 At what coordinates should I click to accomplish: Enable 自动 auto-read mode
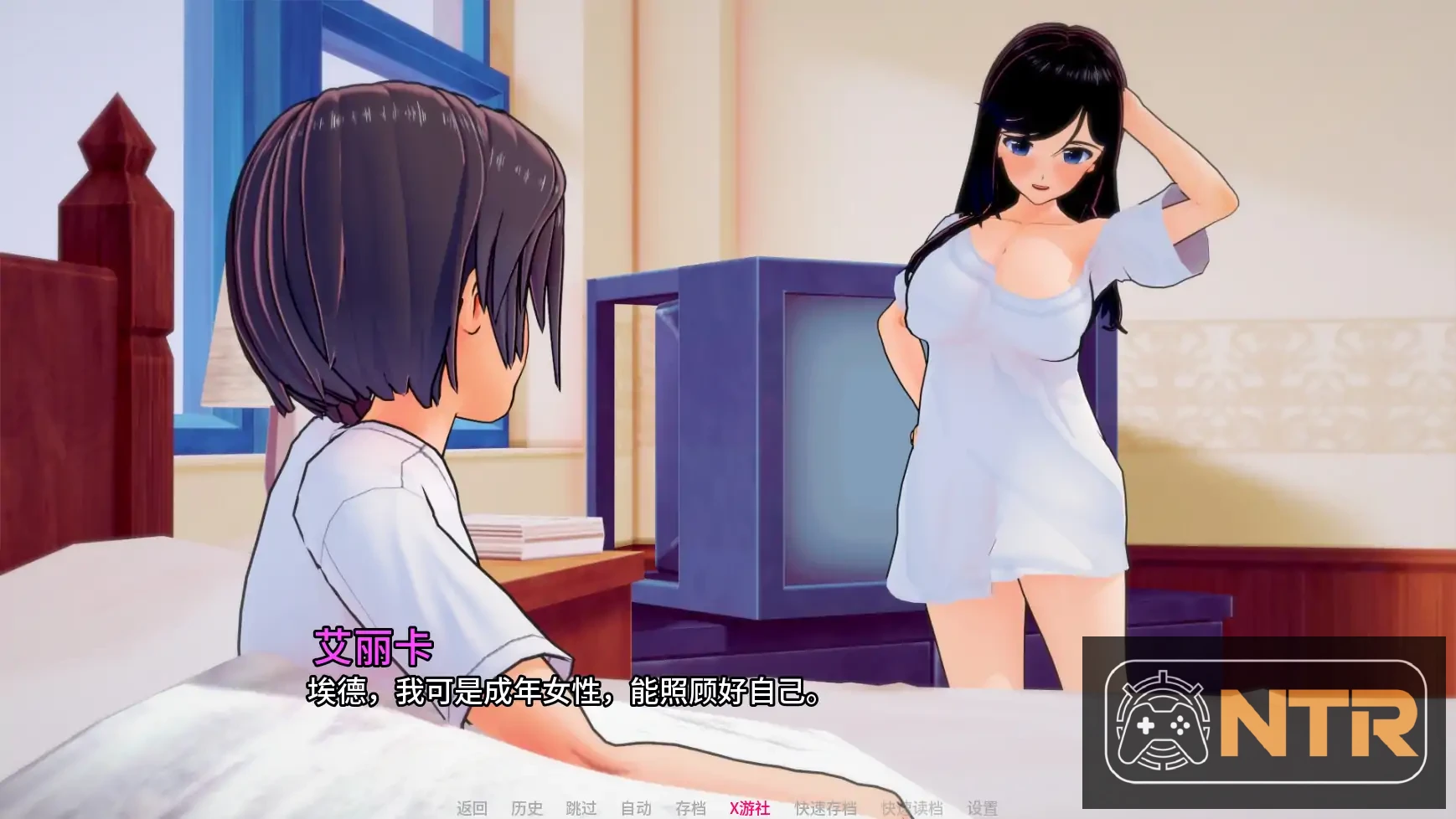coord(635,809)
